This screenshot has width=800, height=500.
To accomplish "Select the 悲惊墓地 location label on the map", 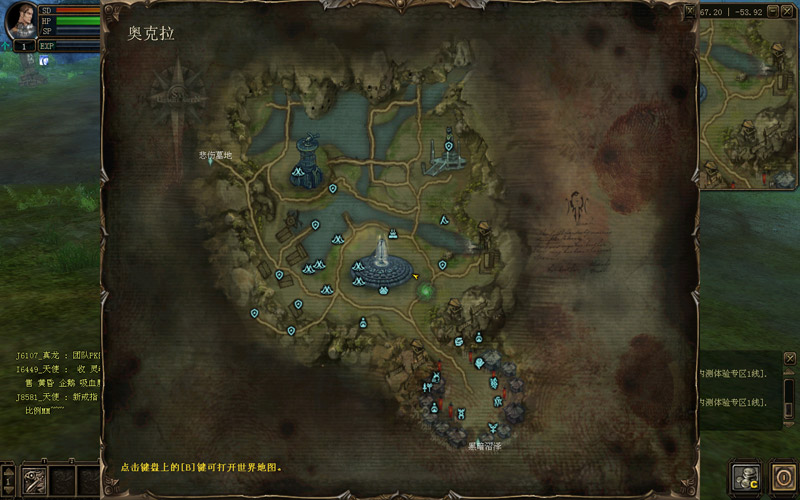I will tap(215, 155).
